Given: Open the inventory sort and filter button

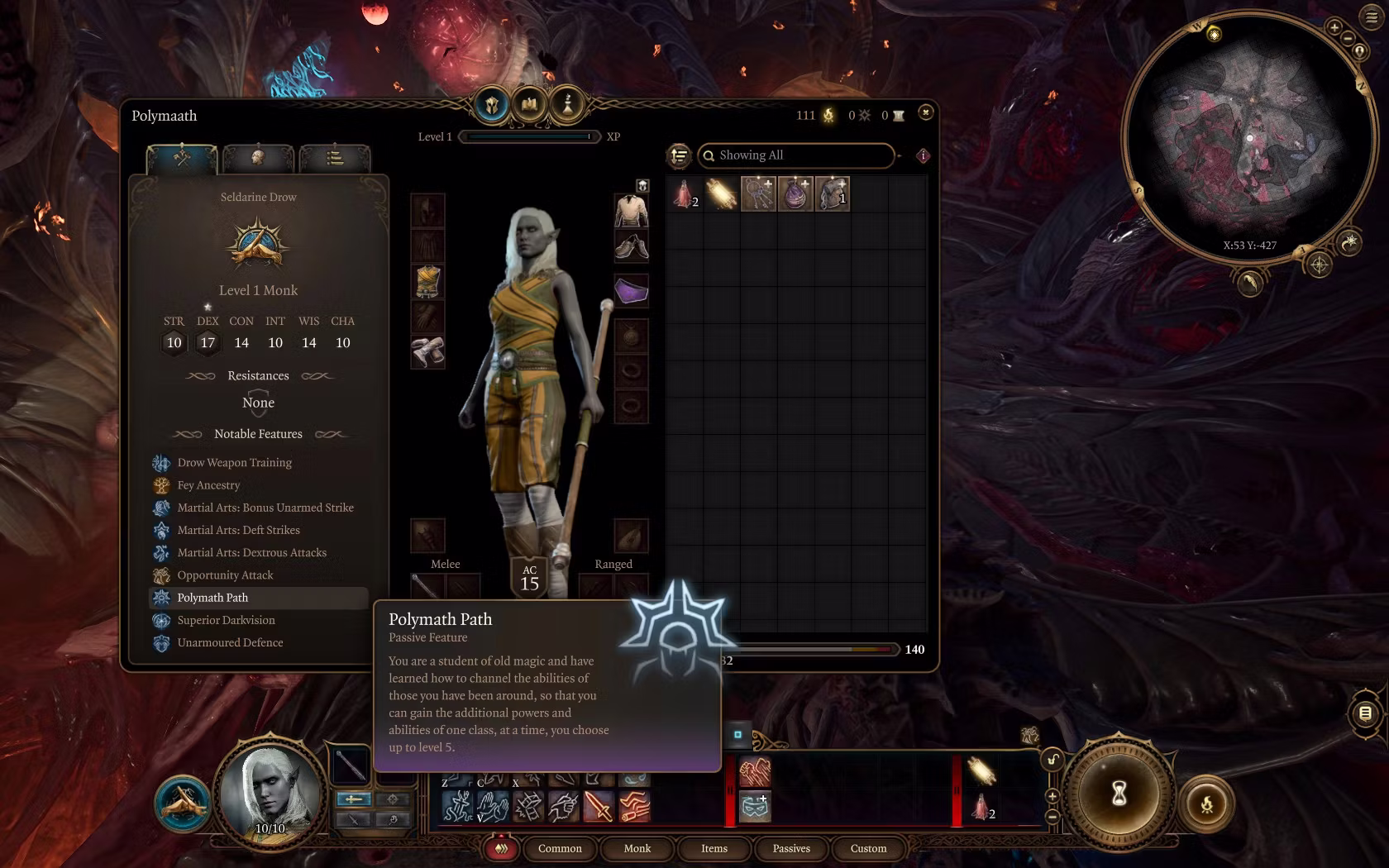Looking at the screenshot, I should (x=679, y=155).
